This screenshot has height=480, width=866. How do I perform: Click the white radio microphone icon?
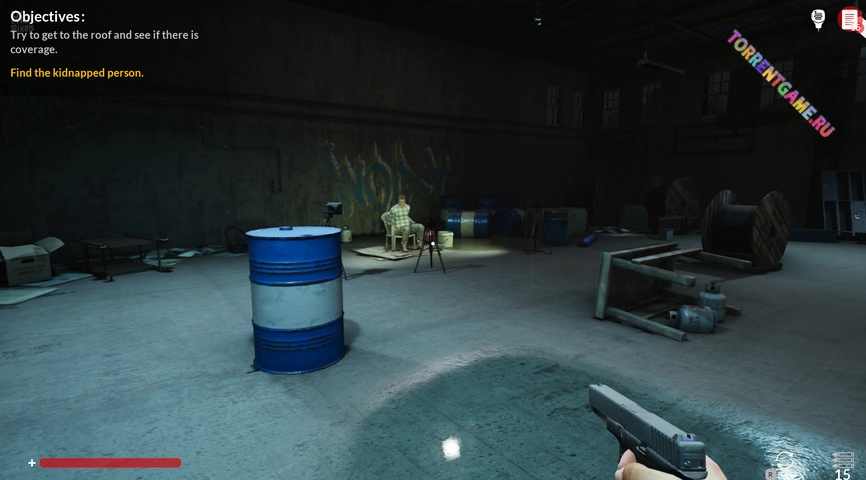[818, 19]
